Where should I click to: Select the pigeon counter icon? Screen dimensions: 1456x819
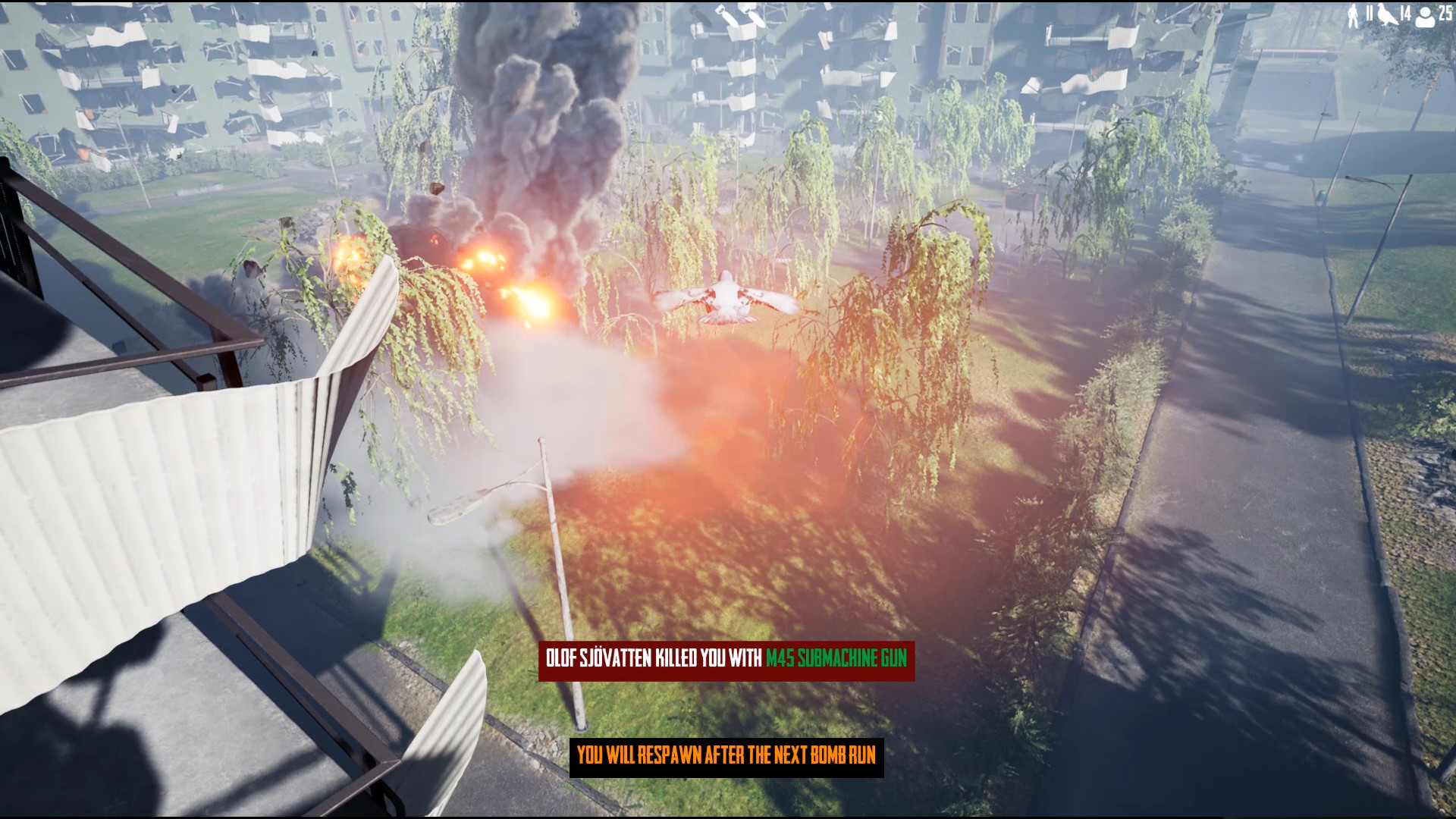[1388, 14]
